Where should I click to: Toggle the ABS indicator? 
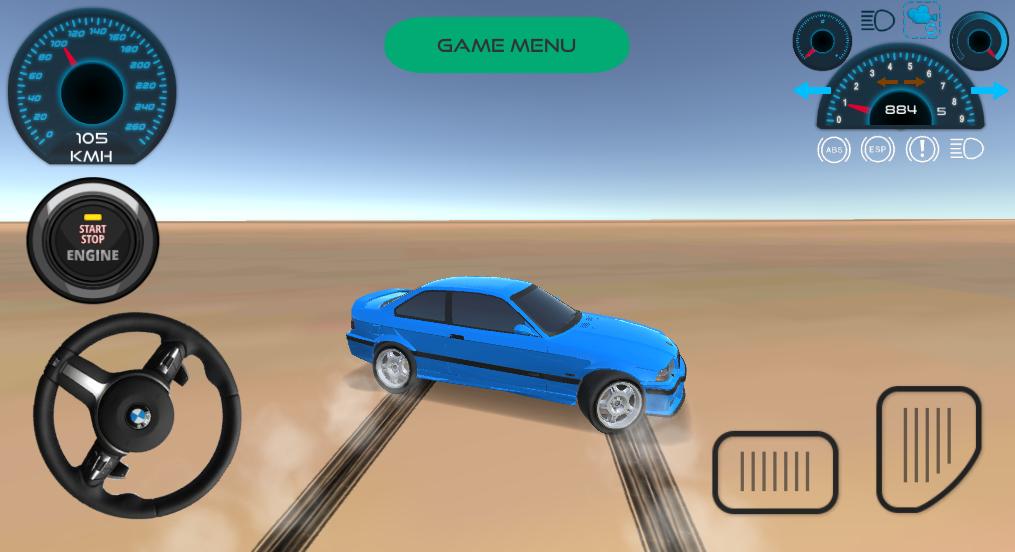[833, 150]
